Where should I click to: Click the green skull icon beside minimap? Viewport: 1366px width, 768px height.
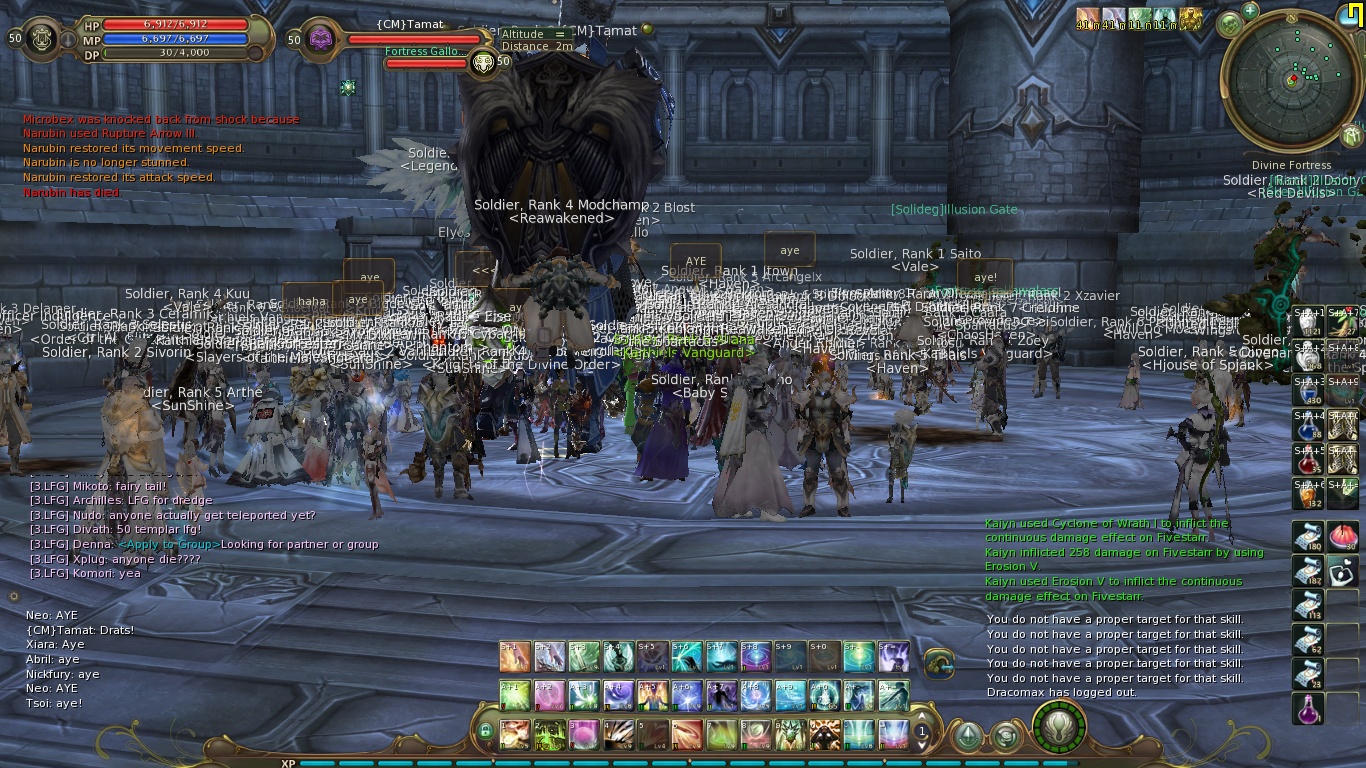[1231, 25]
